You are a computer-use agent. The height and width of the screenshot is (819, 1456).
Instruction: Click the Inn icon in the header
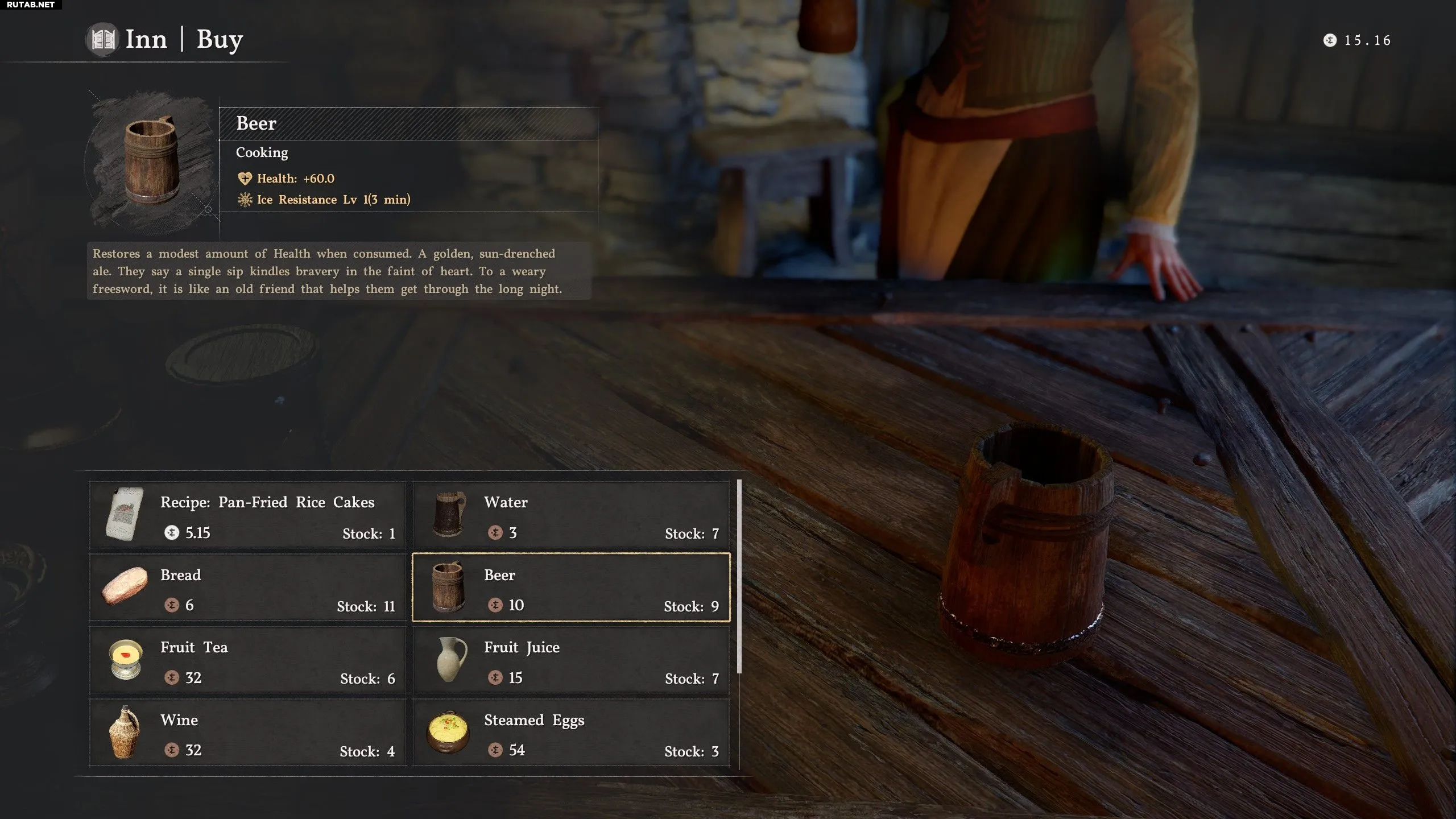click(x=103, y=39)
